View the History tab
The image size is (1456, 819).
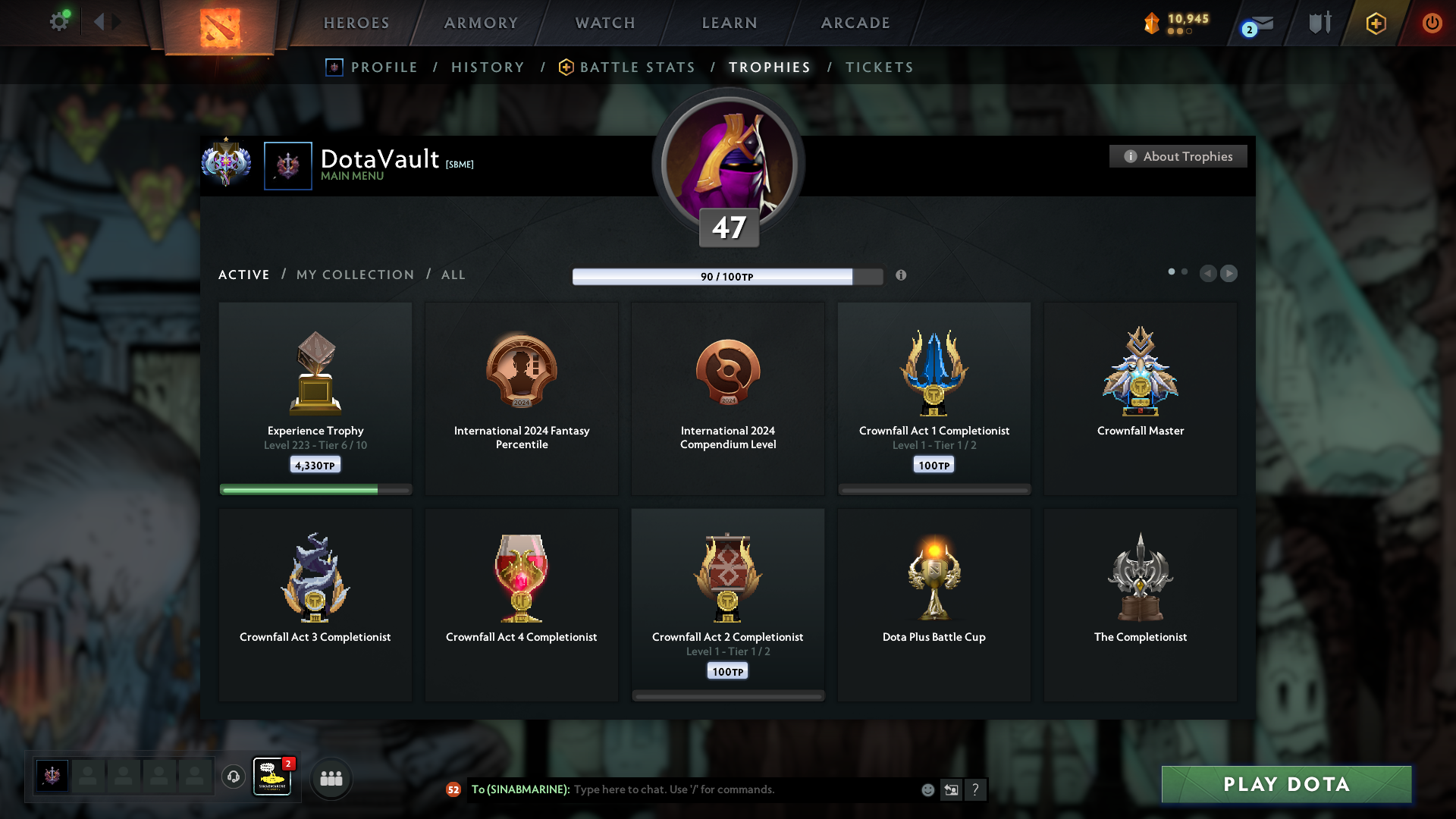488,67
